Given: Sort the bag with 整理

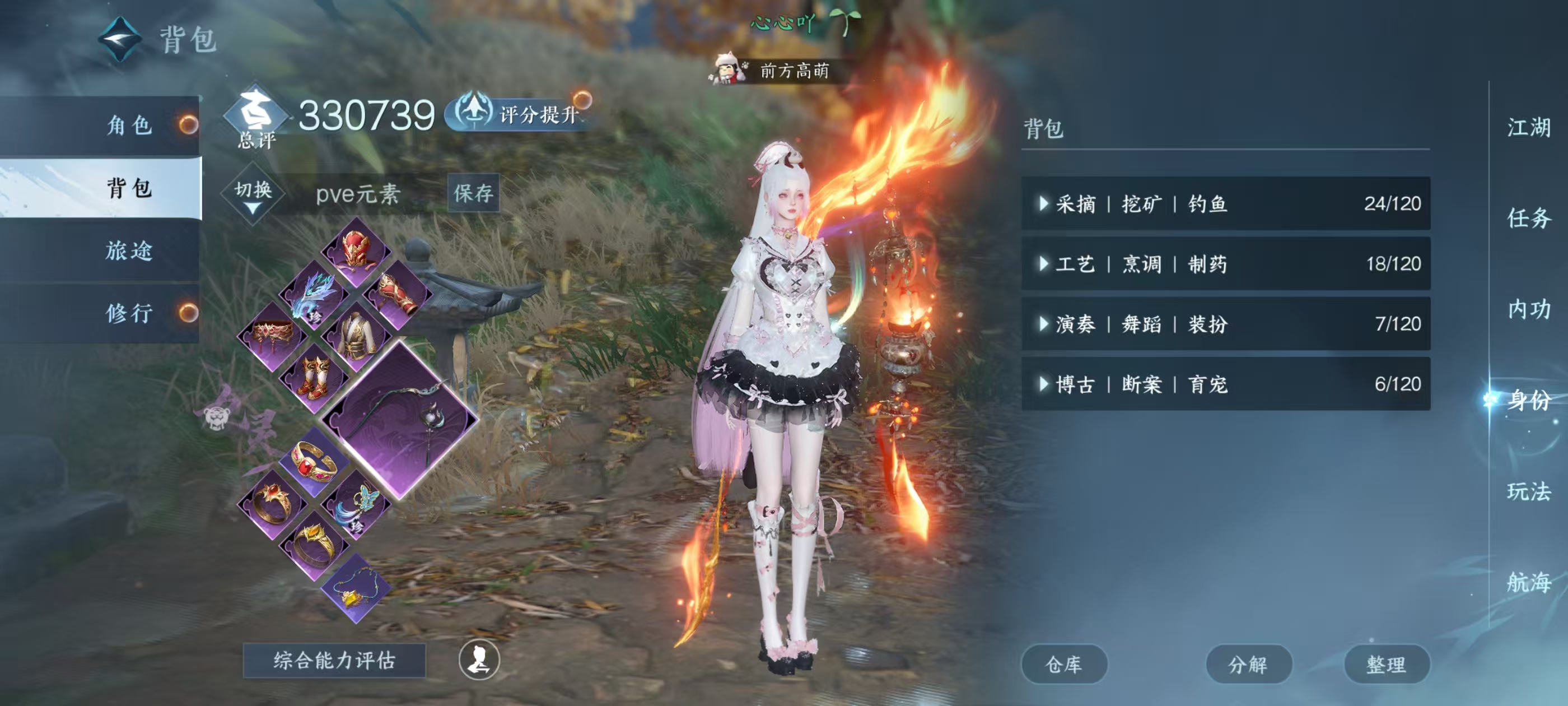Looking at the screenshot, I should point(1386,664).
